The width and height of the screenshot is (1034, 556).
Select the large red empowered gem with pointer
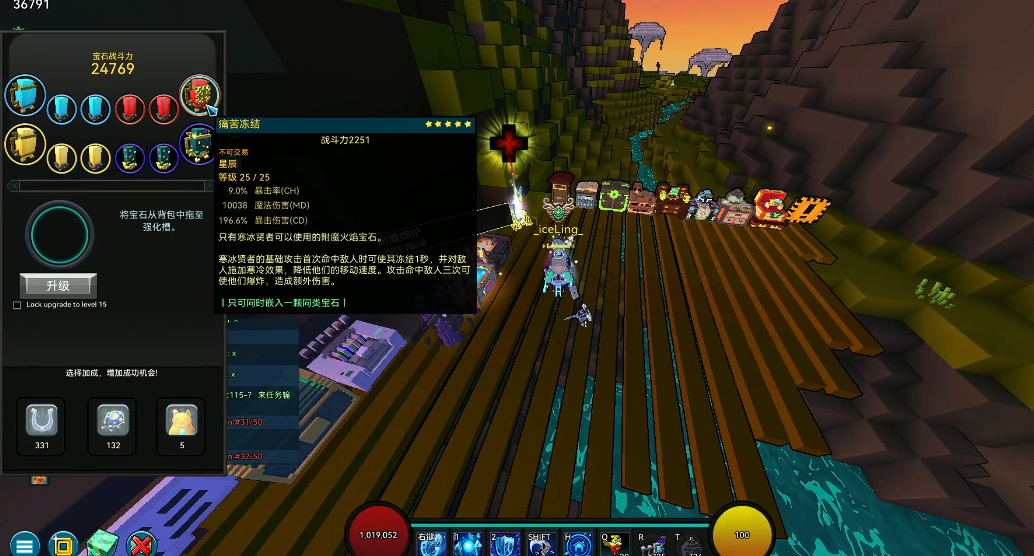(199, 96)
